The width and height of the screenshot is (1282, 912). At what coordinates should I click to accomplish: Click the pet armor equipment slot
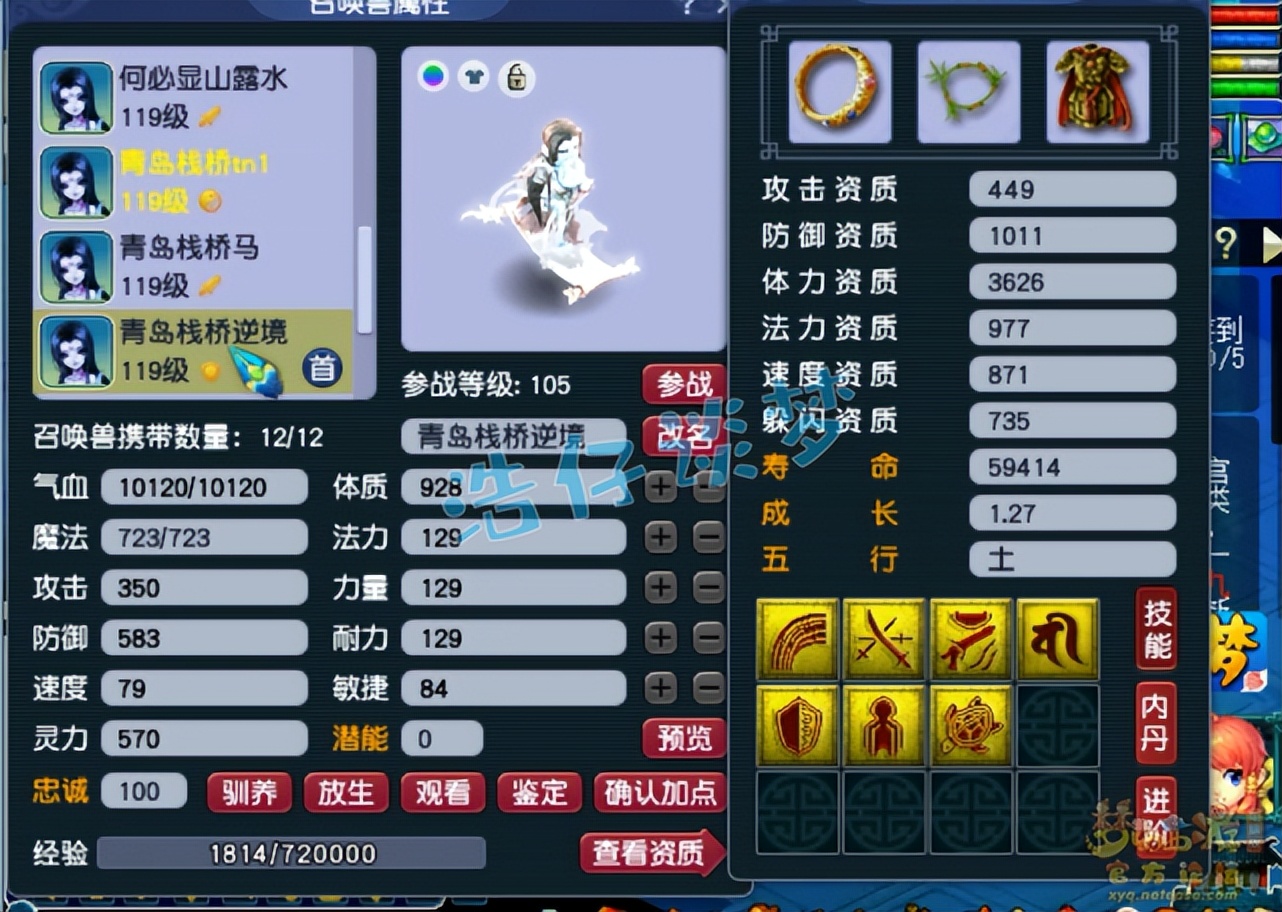(1097, 90)
